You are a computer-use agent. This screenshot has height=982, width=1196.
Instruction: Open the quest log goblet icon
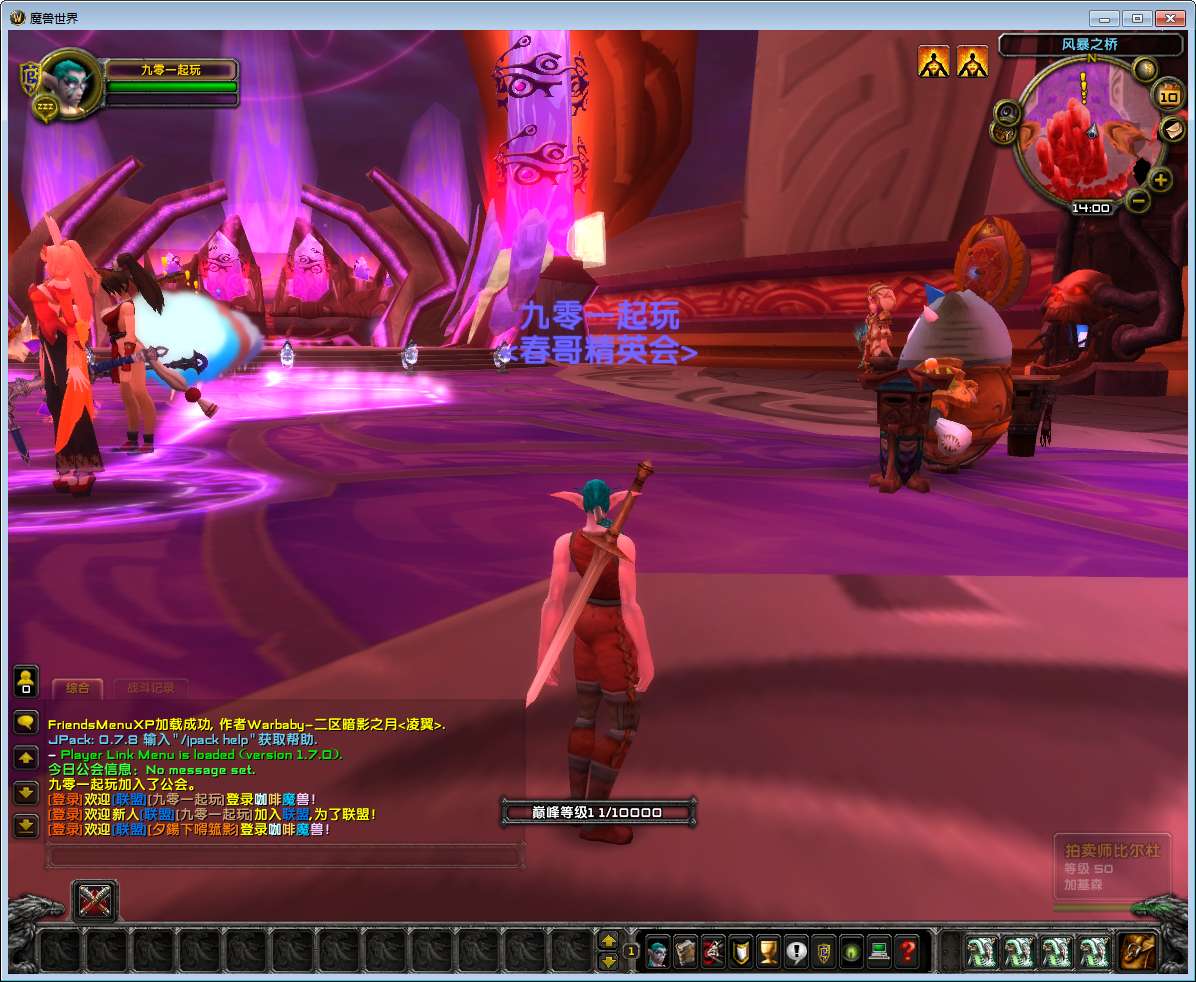[769, 951]
